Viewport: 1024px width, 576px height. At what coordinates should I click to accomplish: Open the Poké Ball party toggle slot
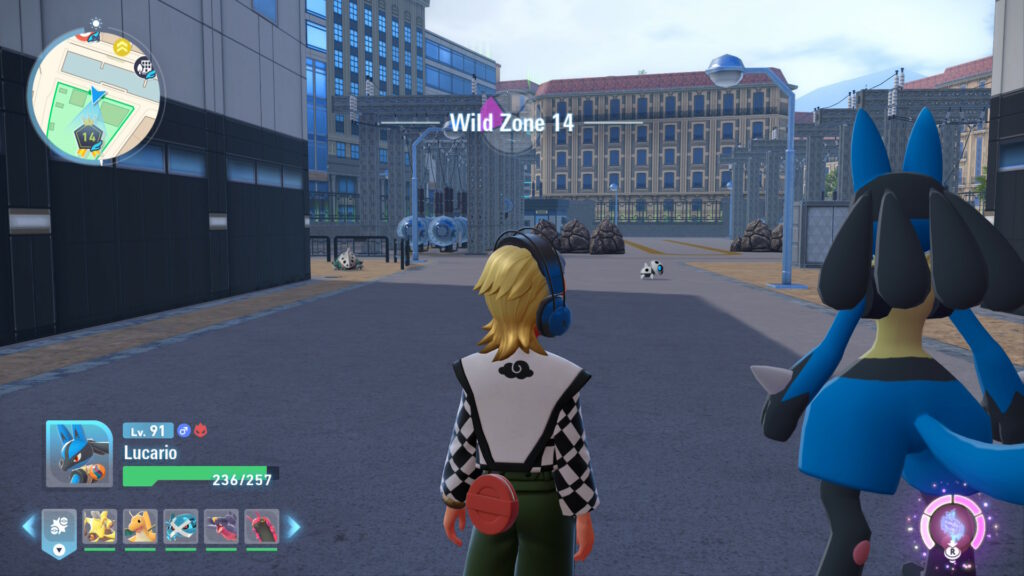click(x=58, y=528)
